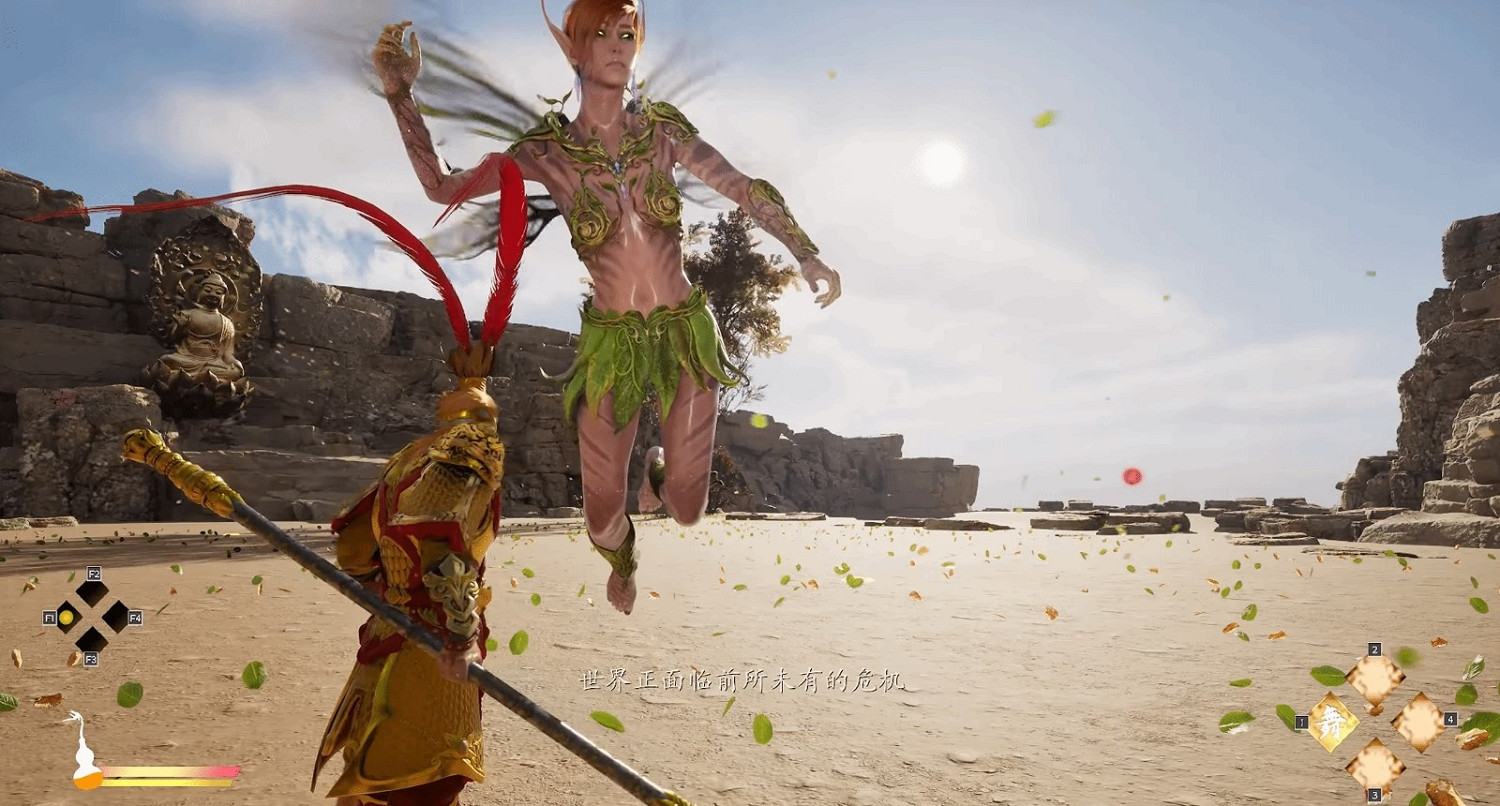Viewport: 1500px width, 806px height.
Task: Select the F1 spell slot with yellow indicator
Action: click(67, 618)
